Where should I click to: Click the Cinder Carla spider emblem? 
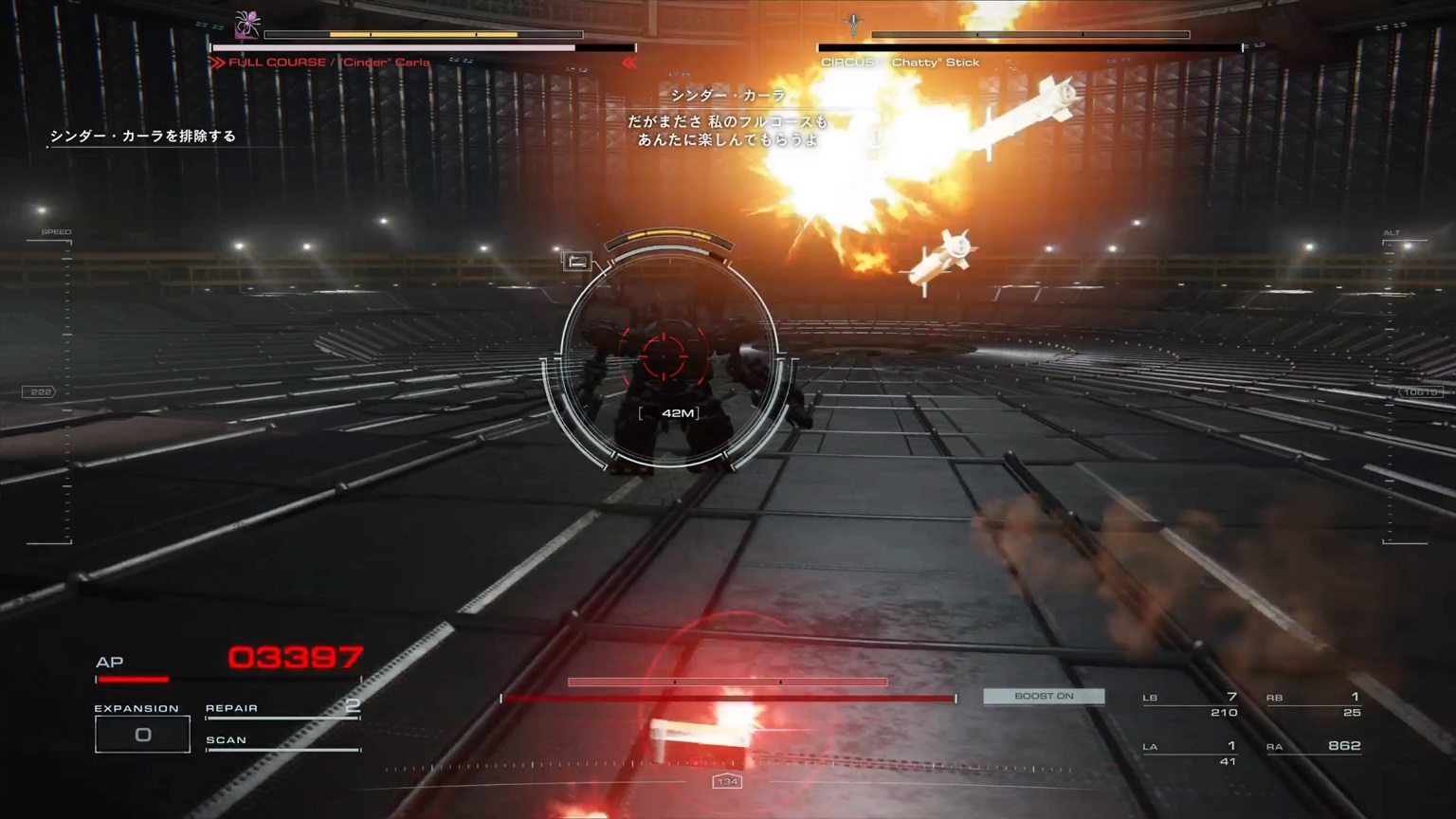(247, 24)
